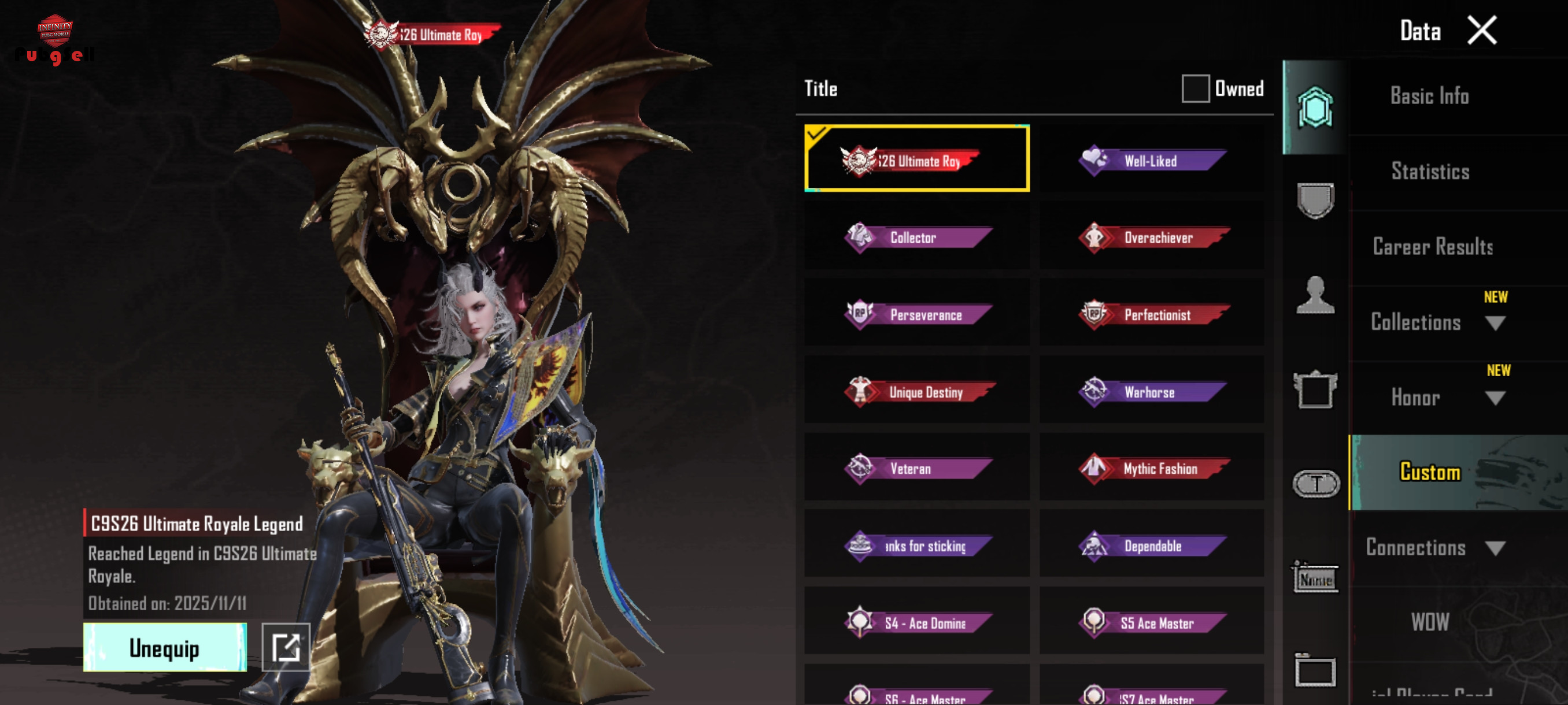This screenshot has width=1568, height=705.
Task: Pick the Veteran title
Action: point(917,469)
